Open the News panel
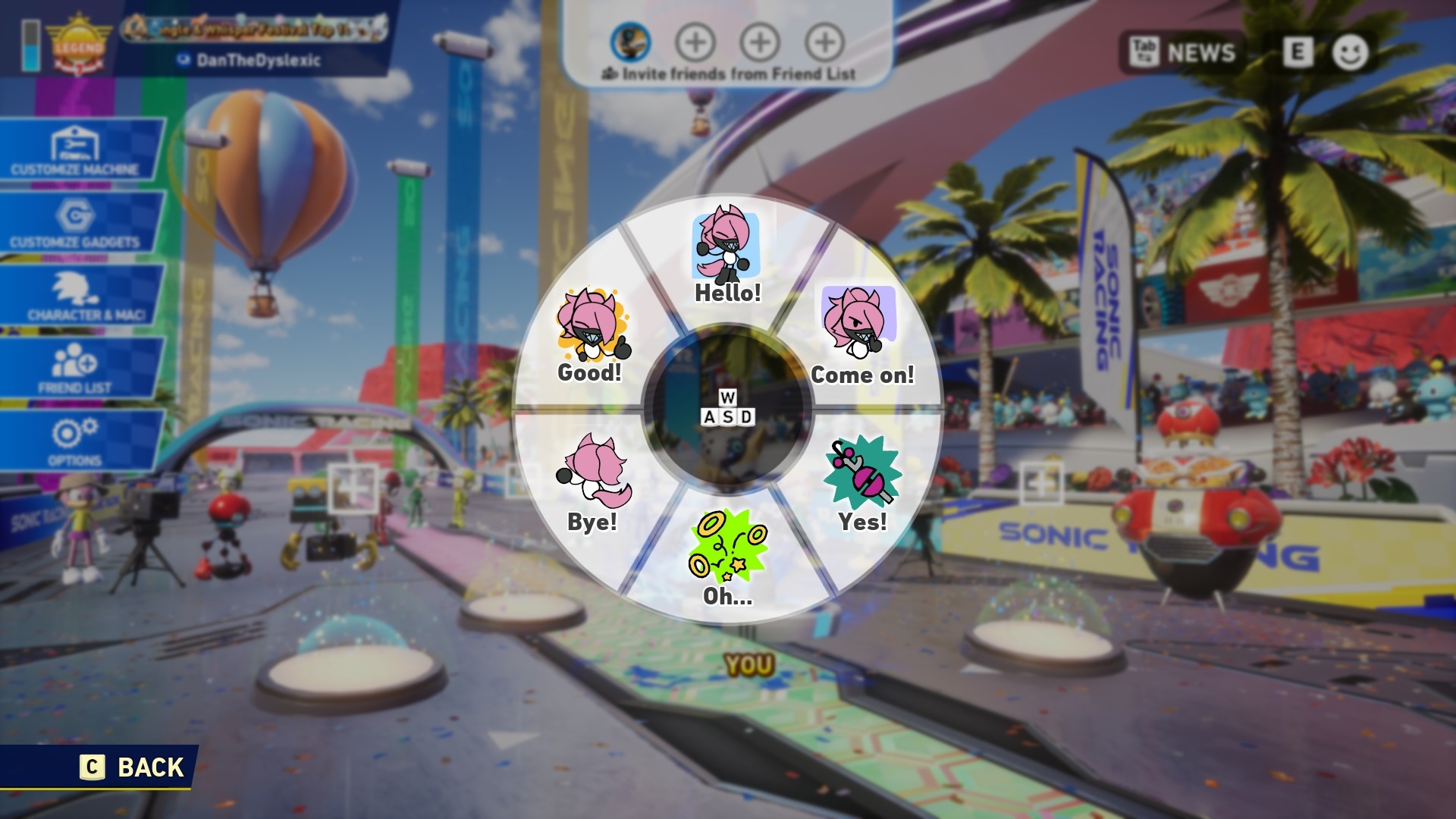 (1183, 52)
